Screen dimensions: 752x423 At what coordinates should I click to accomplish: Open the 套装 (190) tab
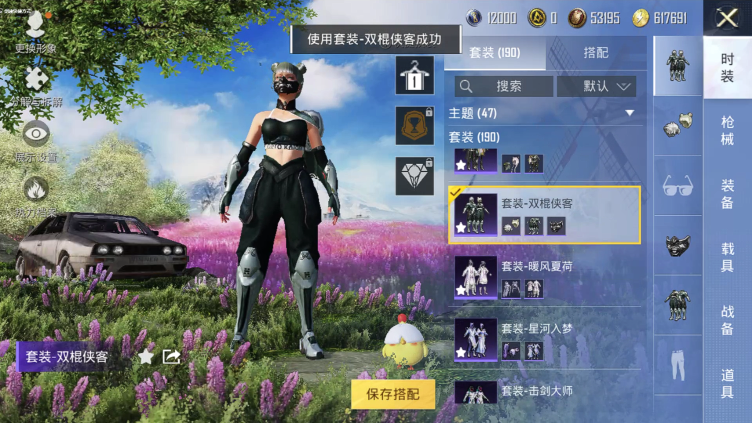[495, 53]
